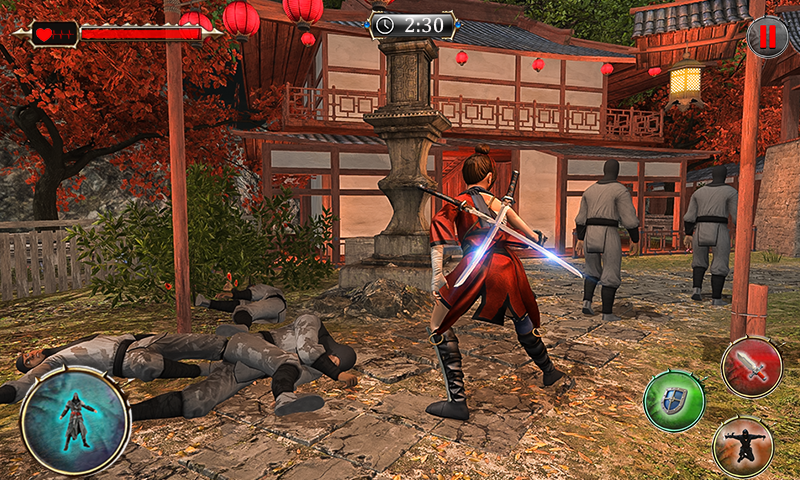The width and height of the screenshot is (800, 480).
Task: Tap the red sword attack button
Action: coord(751,367)
